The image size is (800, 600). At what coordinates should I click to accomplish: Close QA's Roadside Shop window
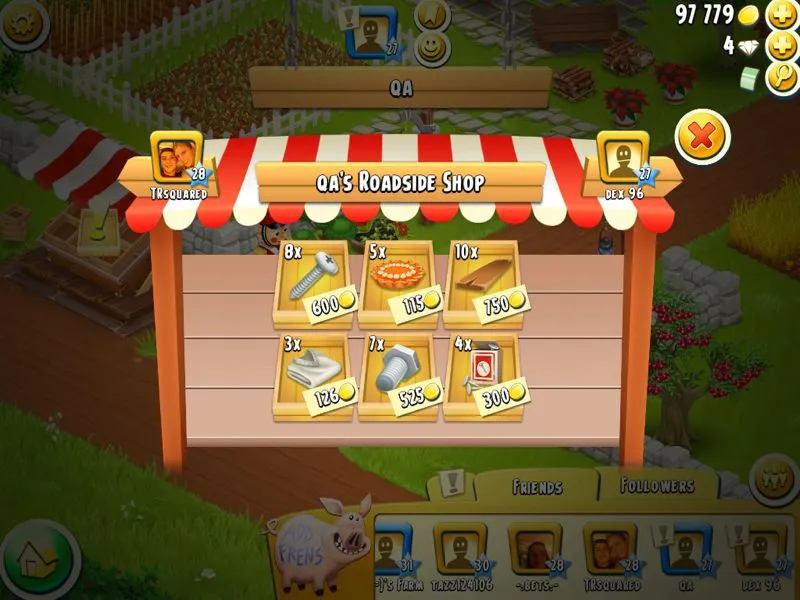point(702,138)
